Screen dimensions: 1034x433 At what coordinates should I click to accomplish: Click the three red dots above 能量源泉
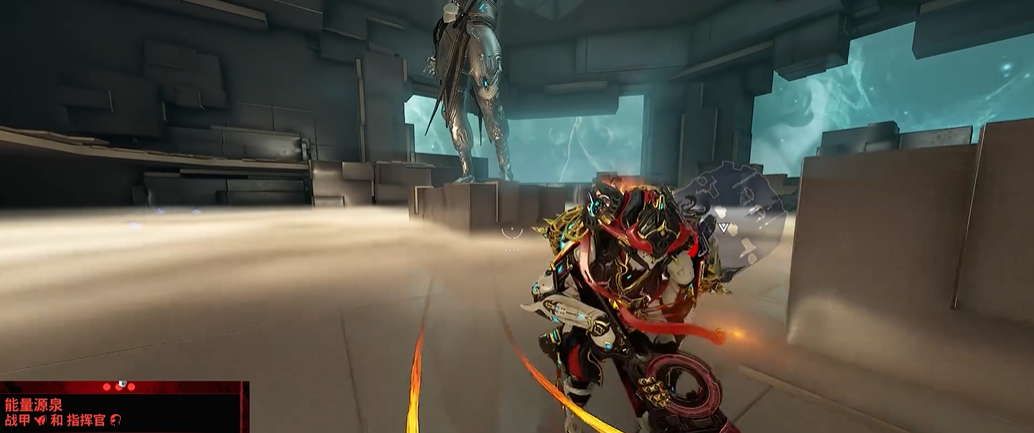click(x=119, y=386)
